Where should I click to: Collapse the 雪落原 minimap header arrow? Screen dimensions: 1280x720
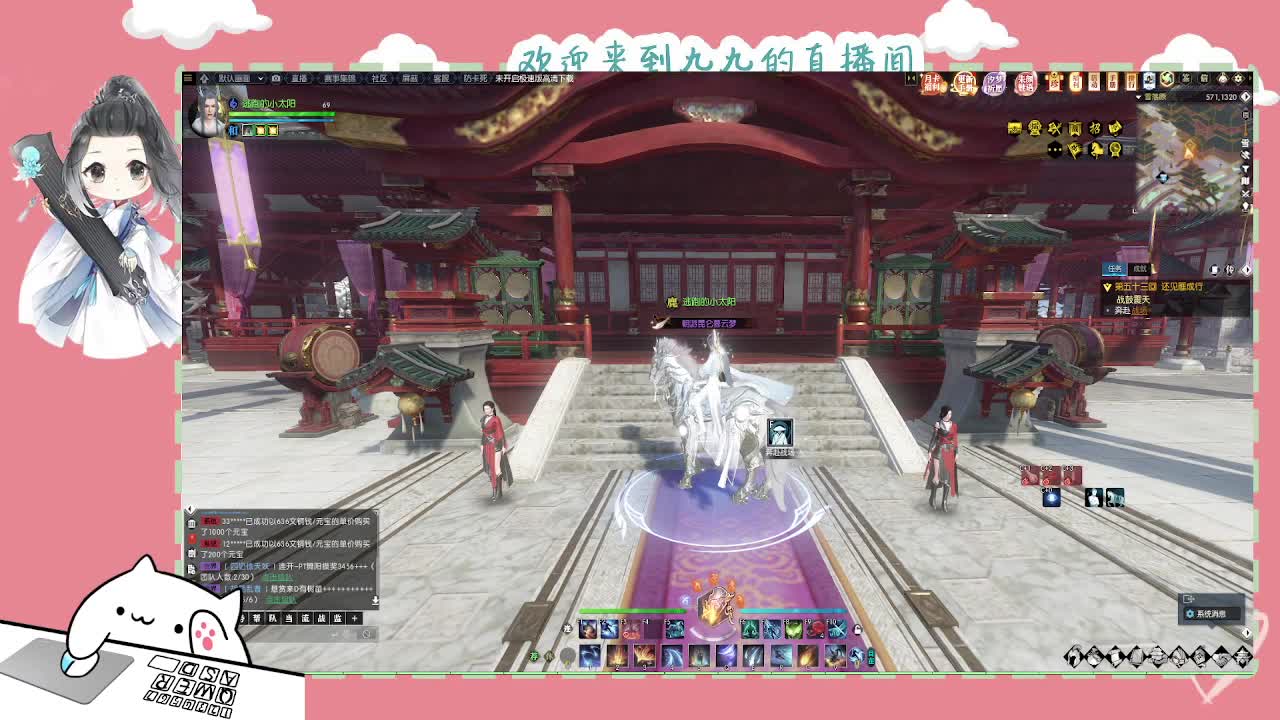pyautogui.click(x=1138, y=97)
